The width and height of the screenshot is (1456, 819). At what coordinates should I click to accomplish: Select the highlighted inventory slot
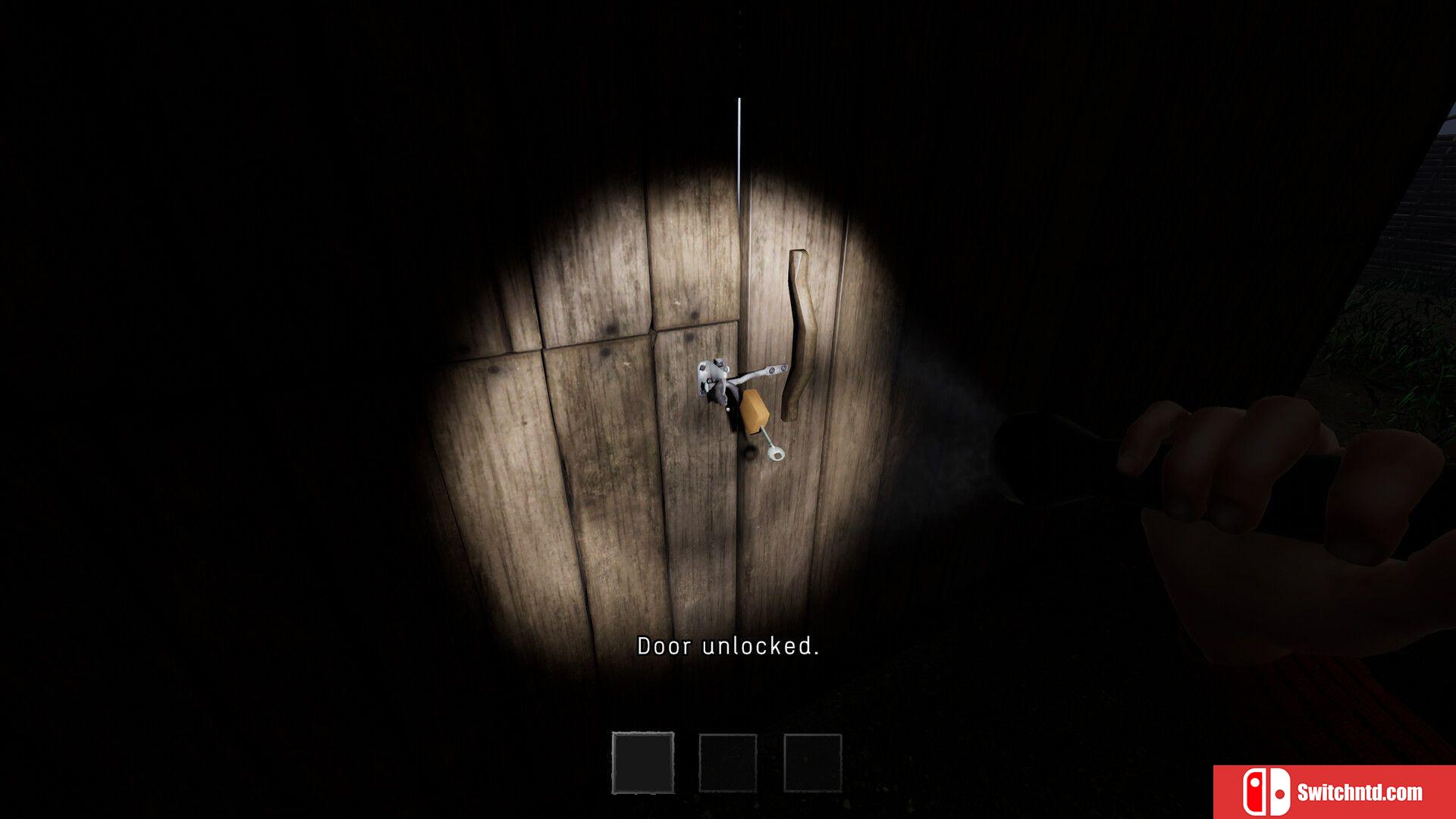coord(642,762)
